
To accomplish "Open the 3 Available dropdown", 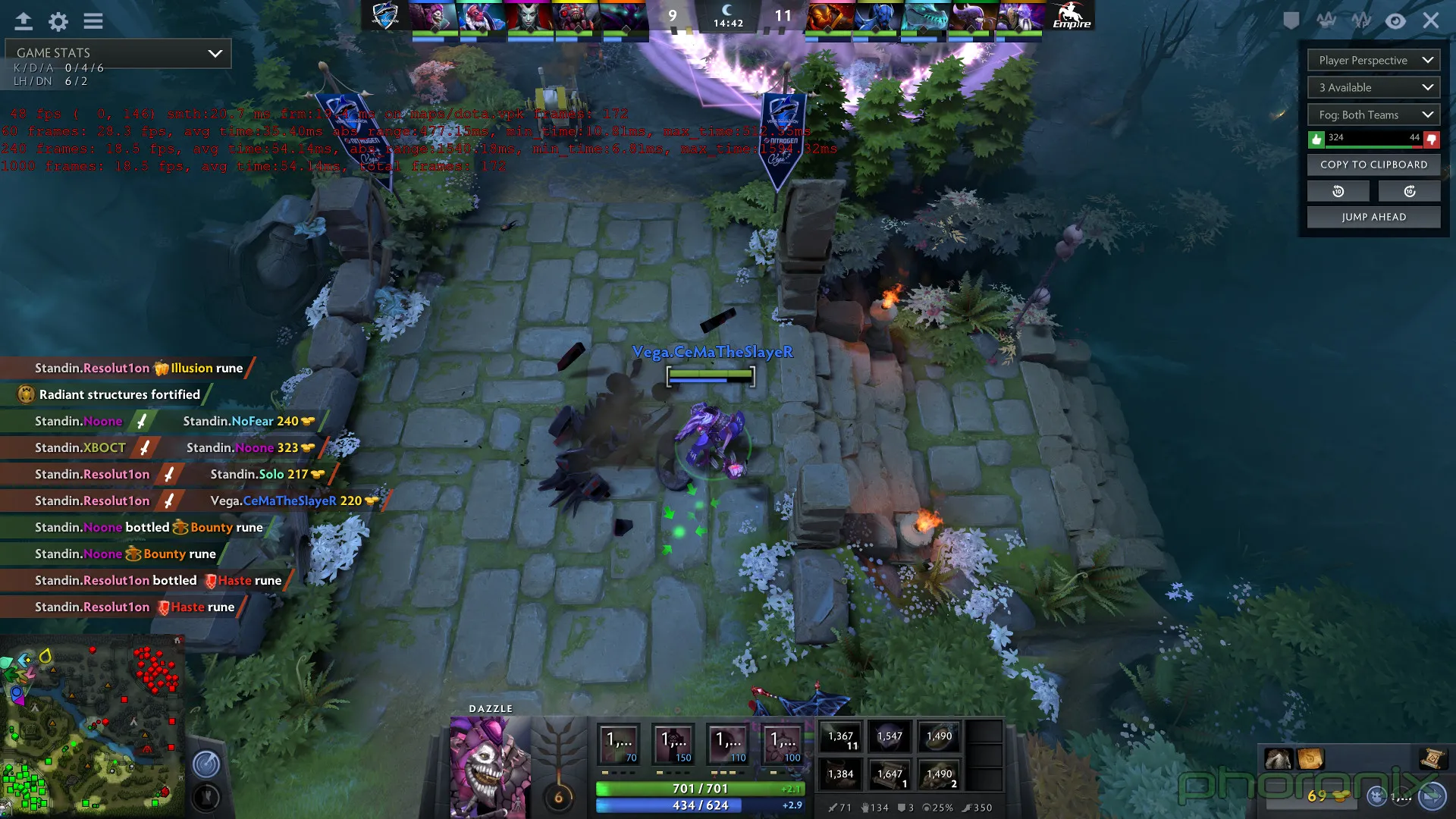I will click(1373, 88).
